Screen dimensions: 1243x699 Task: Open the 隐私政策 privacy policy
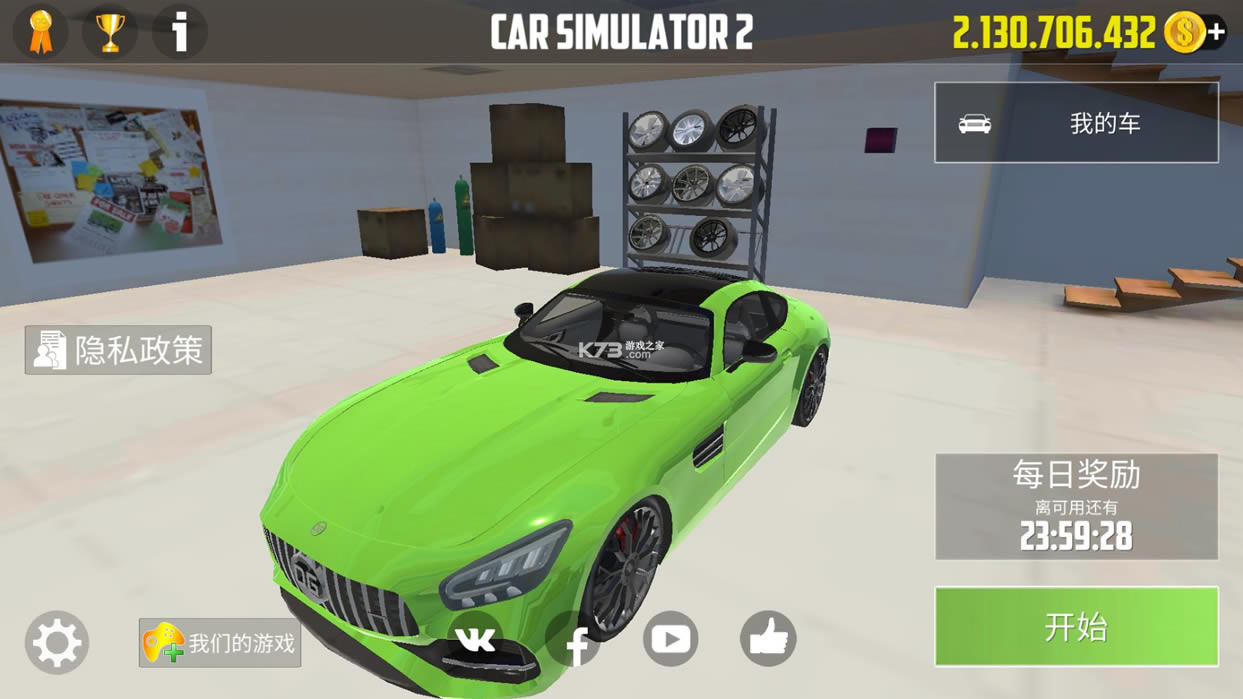point(118,350)
